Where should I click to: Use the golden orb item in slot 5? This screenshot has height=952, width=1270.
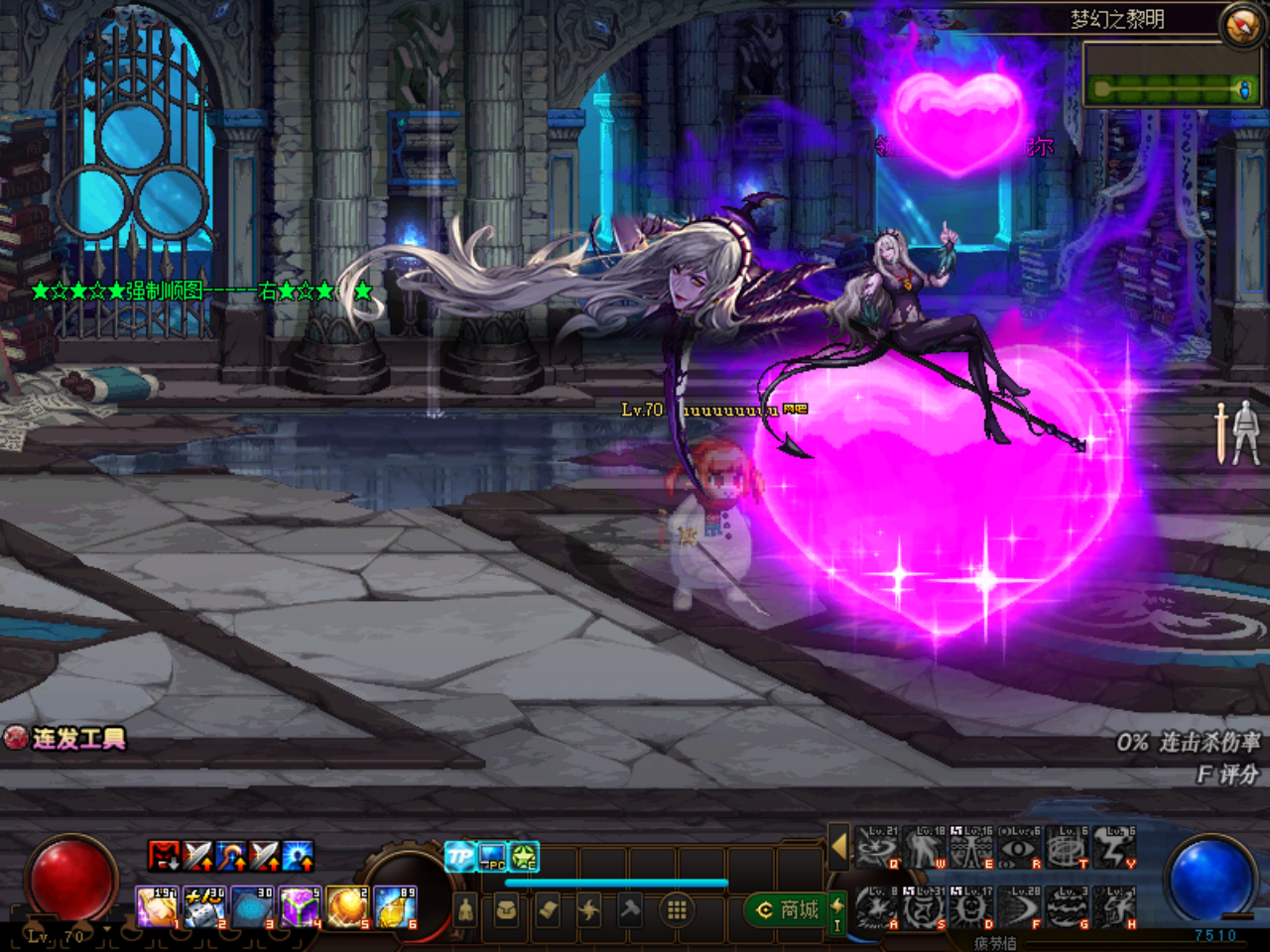347,907
